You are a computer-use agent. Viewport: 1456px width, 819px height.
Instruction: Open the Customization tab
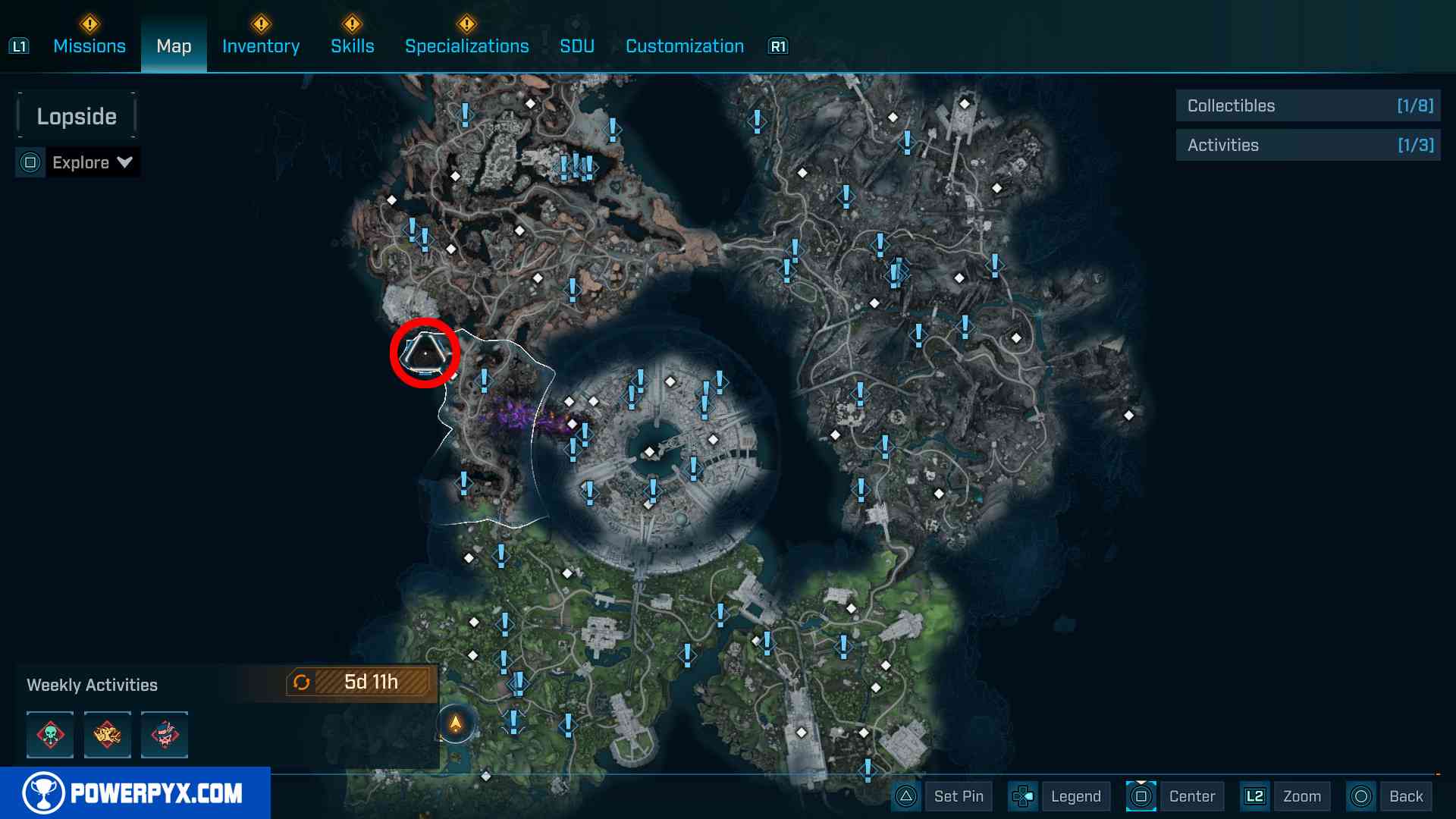pos(685,46)
